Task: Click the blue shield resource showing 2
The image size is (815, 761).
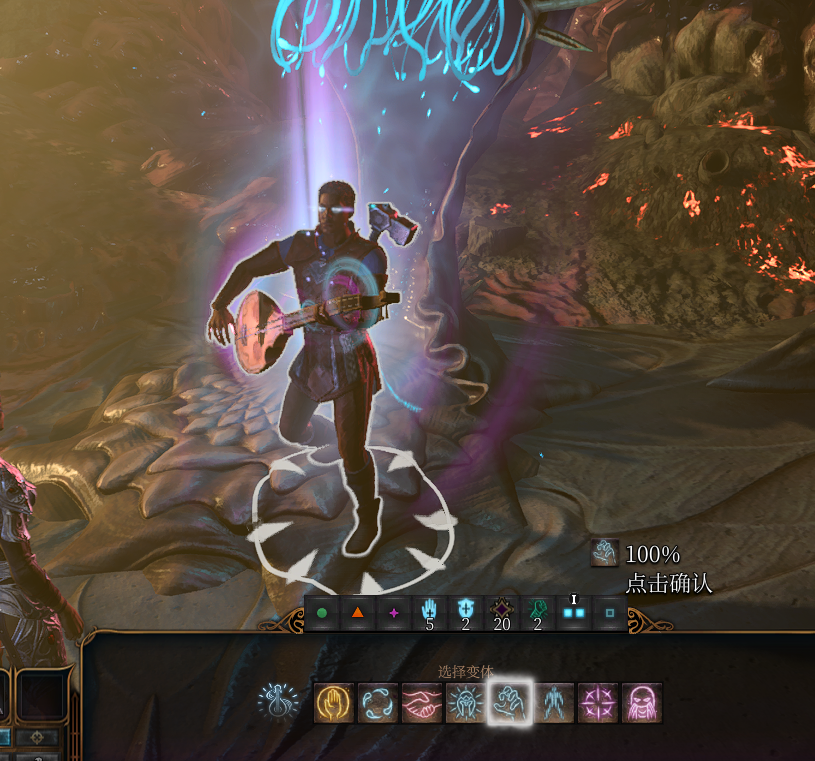Action: tap(466, 609)
